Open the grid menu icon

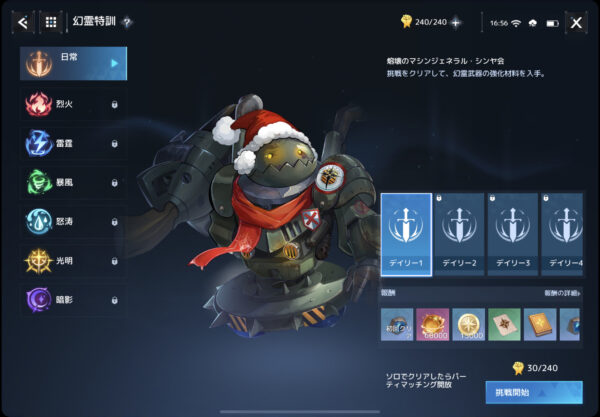tap(52, 21)
